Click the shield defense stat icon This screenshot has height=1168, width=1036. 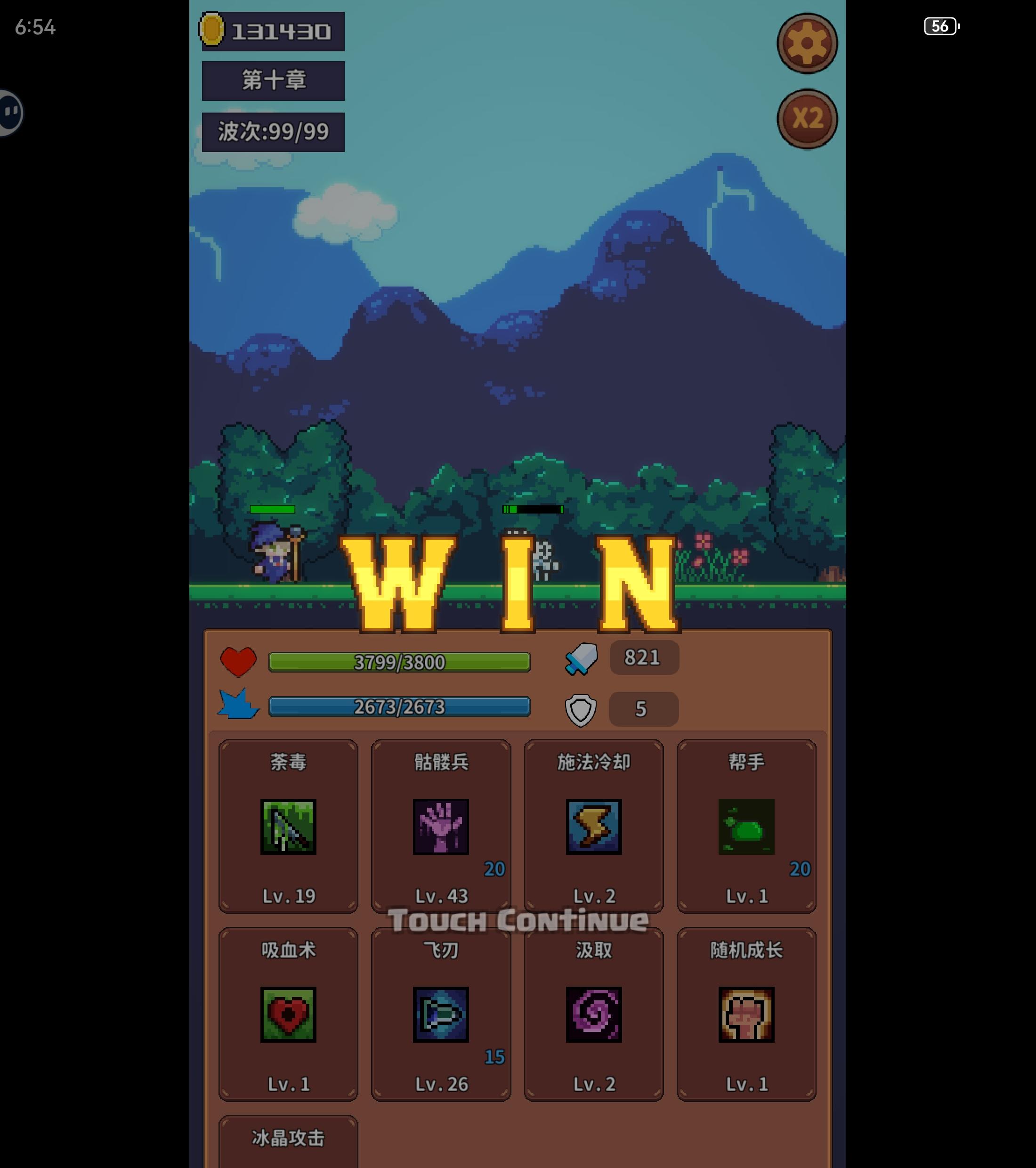[582, 709]
